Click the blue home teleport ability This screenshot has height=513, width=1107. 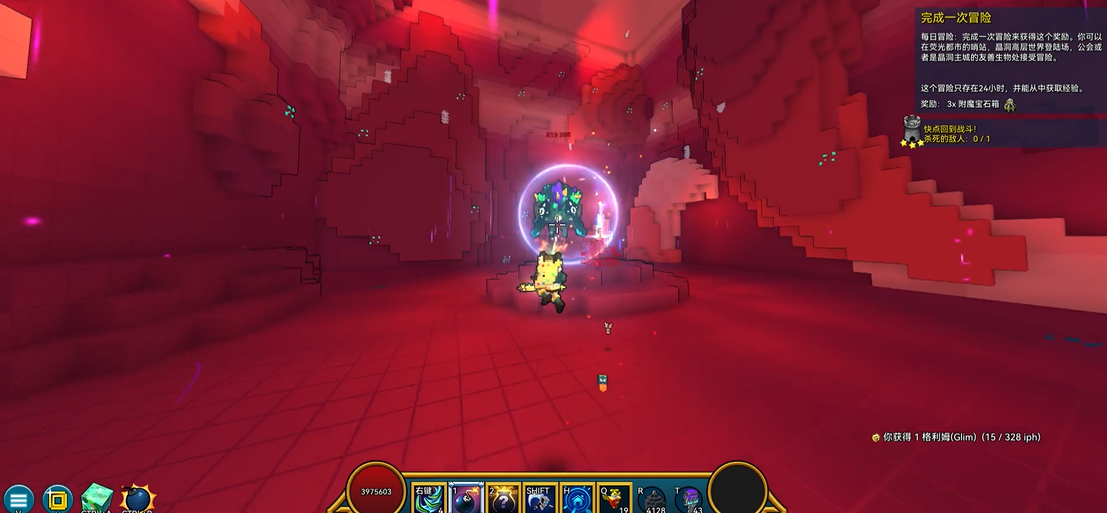pos(578,499)
